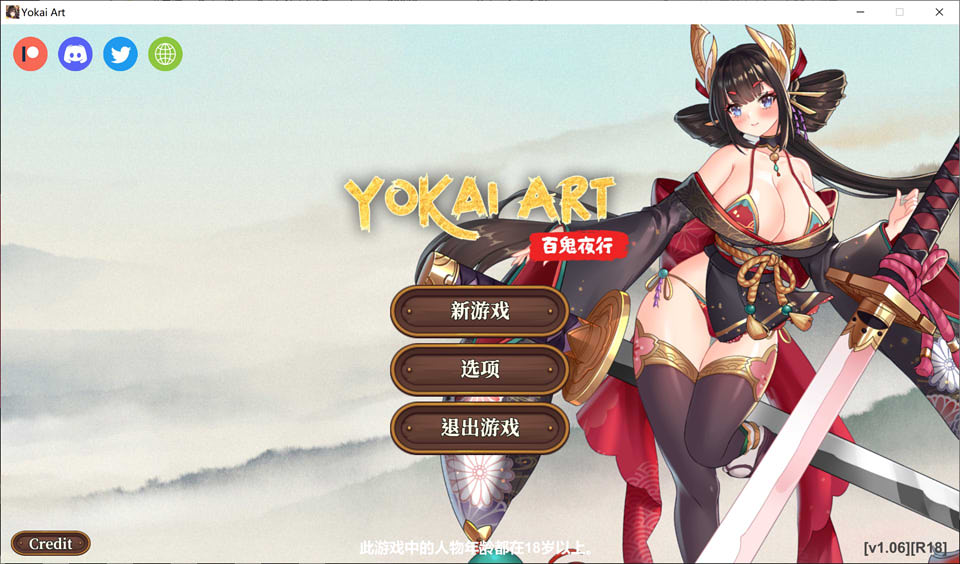Choose 退出游戏 to quit the game

coord(480,428)
